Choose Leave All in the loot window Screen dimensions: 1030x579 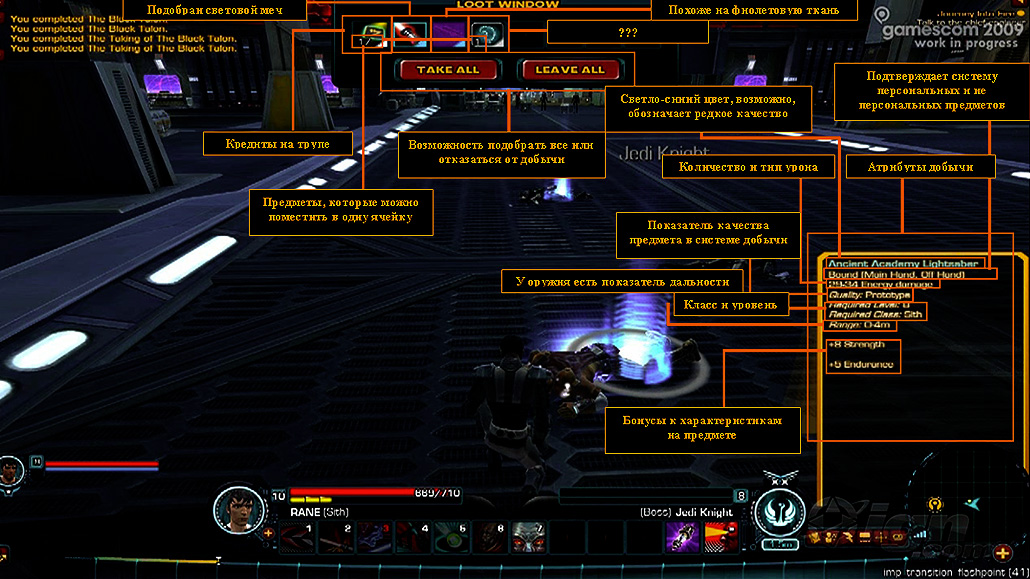click(x=569, y=70)
